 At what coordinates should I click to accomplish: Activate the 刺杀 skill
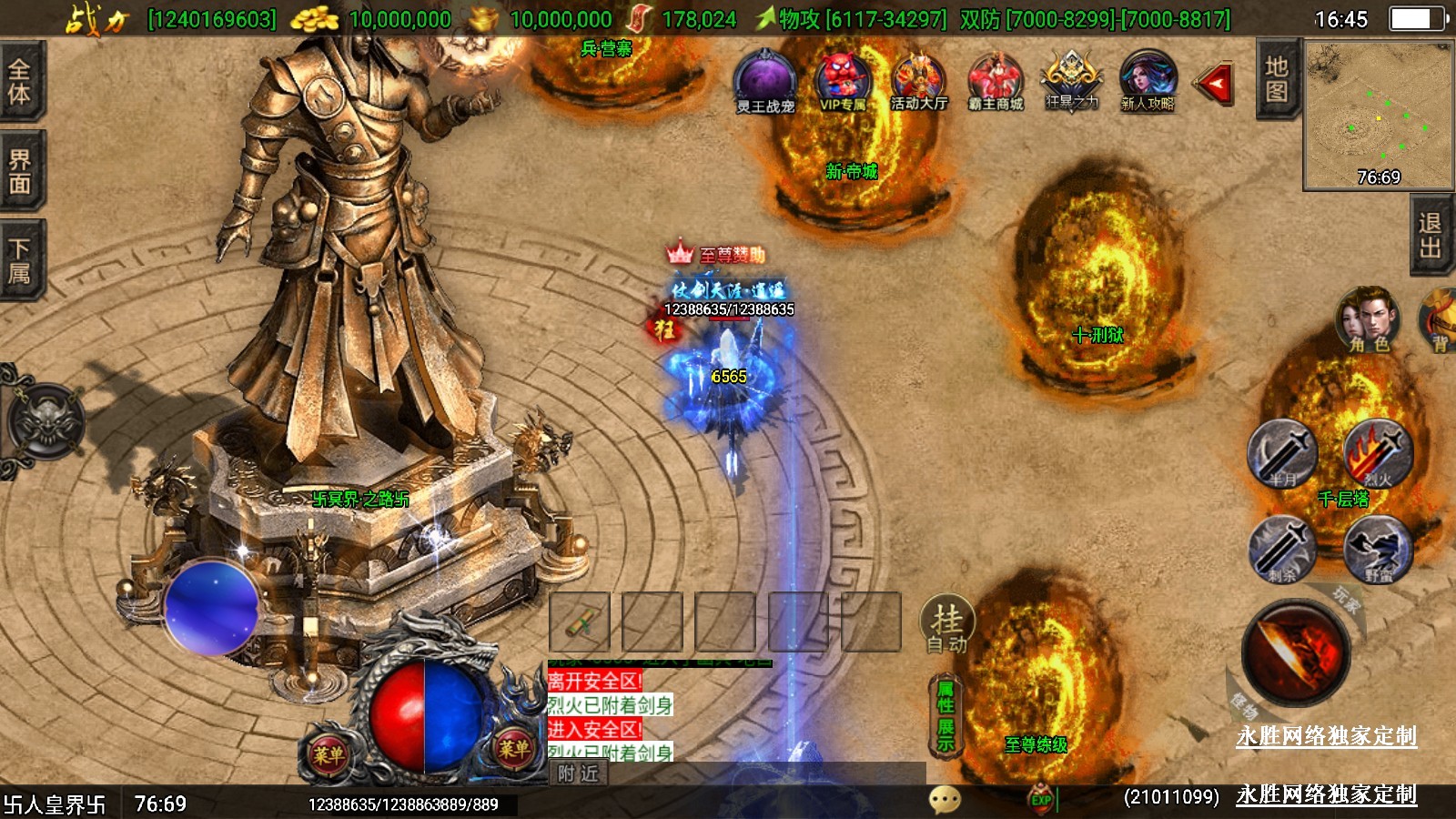(x=1282, y=549)
